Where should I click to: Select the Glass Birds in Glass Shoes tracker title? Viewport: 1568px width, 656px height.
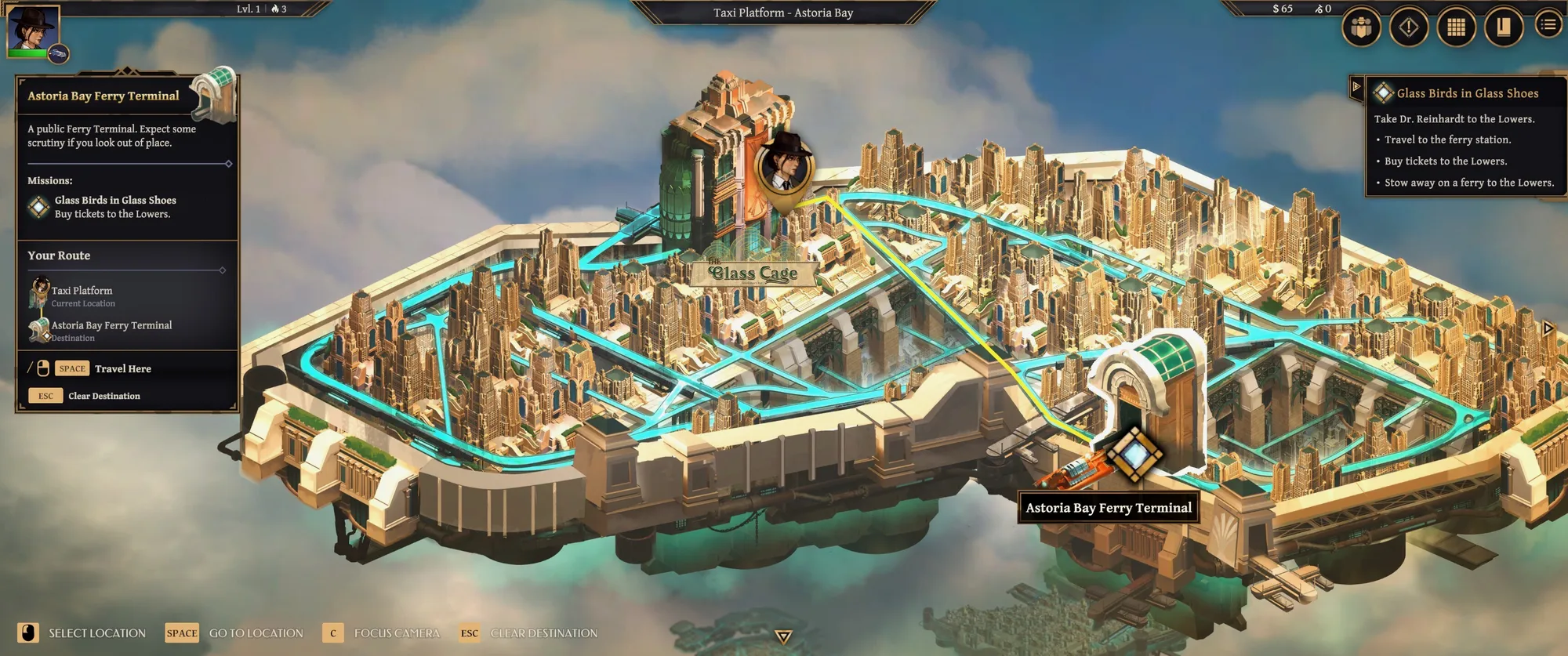[1467, 93]
